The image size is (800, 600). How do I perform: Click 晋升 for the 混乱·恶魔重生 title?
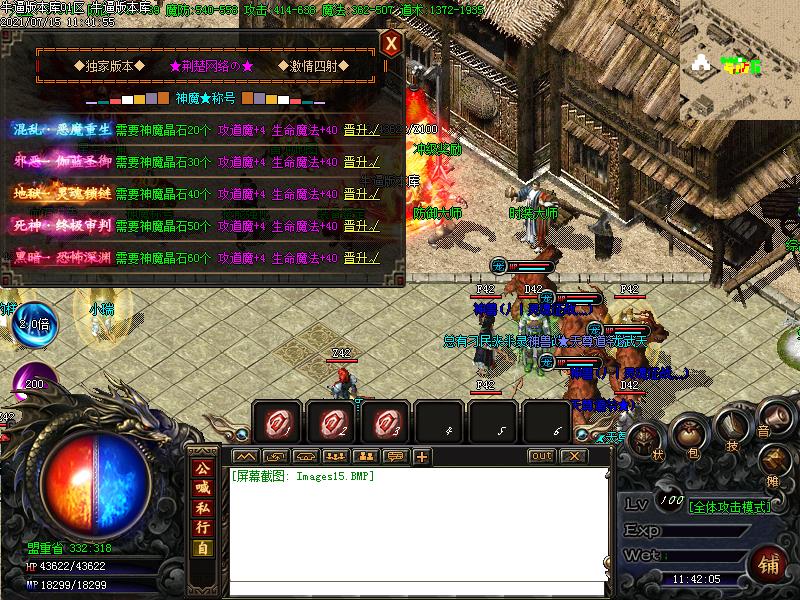(x=360, y=129)
